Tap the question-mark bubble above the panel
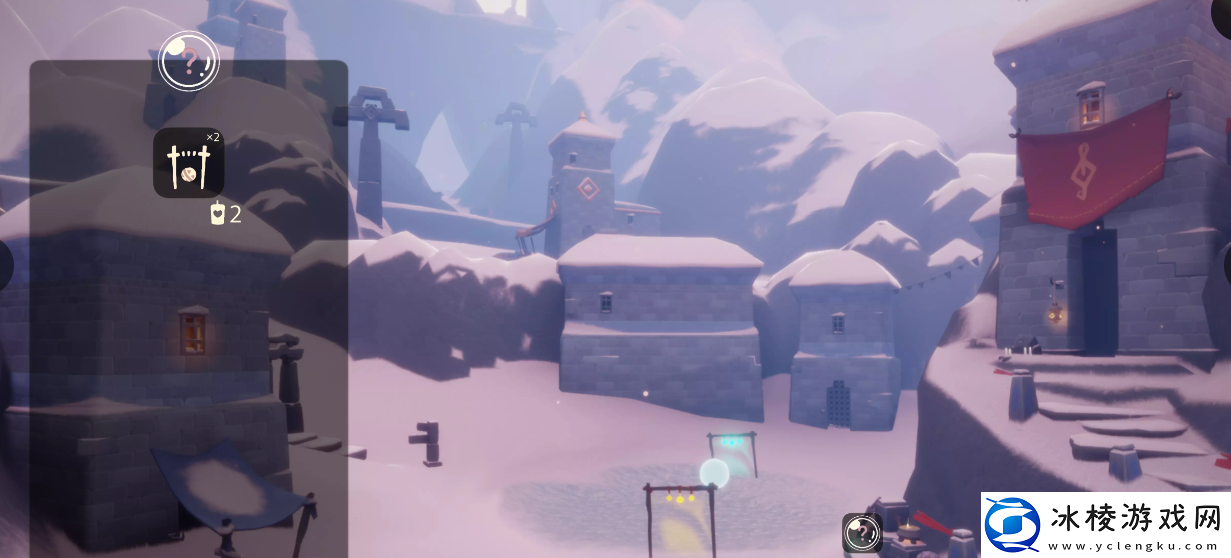The height and width of the screenshot is (558, 1231). tap(188, 61)
